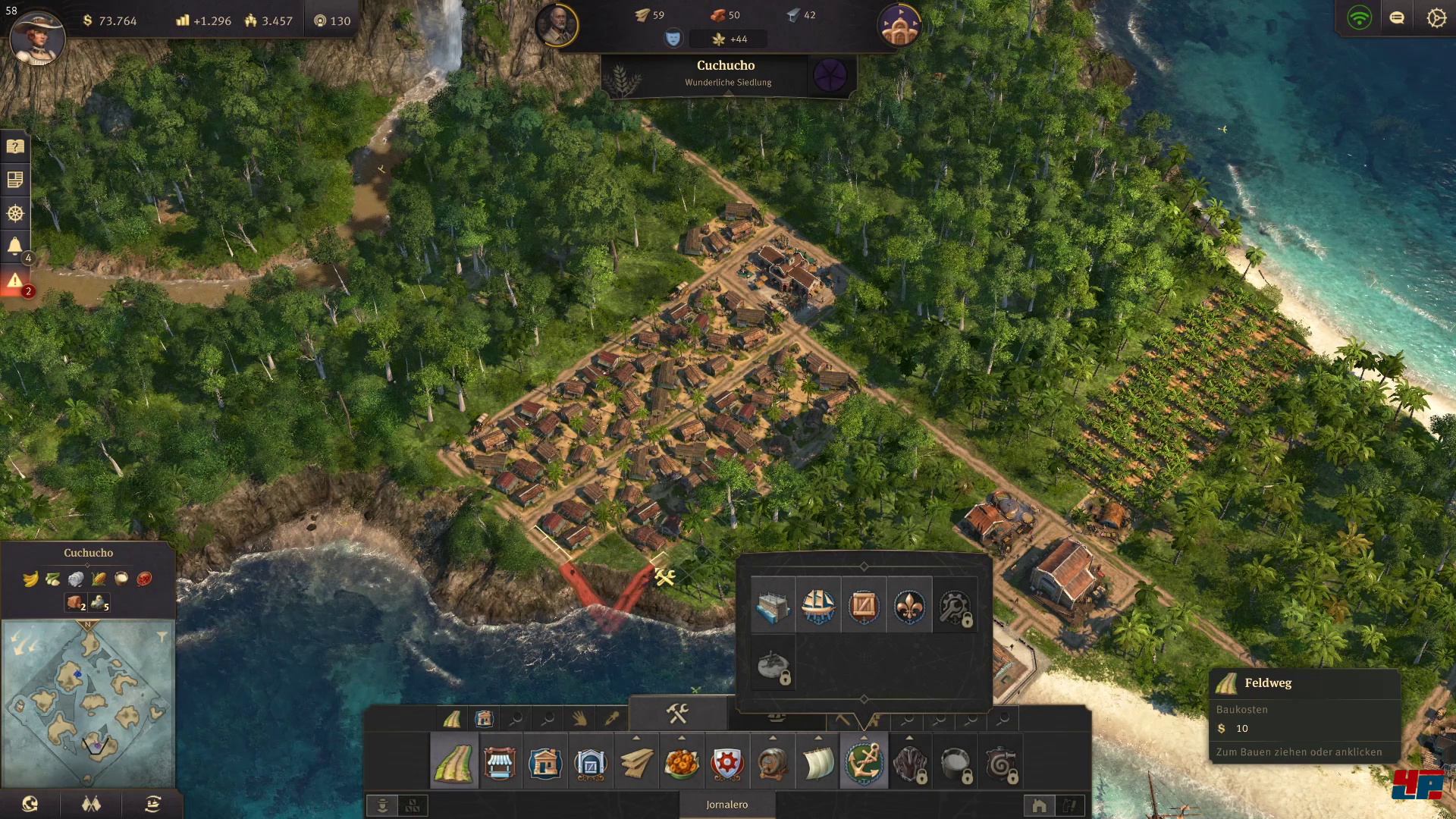Click the player portrait with hat
Image resolution: width=1456 pixels, height=819 pixels.
(x=36, y=36)
